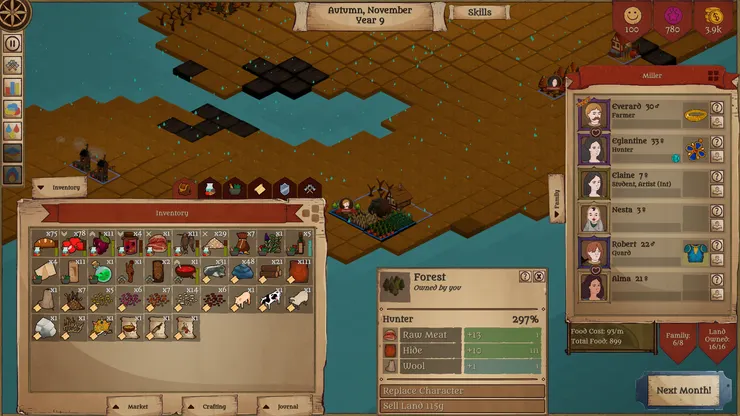Click Replace Character for the Forest
The width and height of the screenshot is (740, 416).
pyautogui.click(x=462, y=390)
